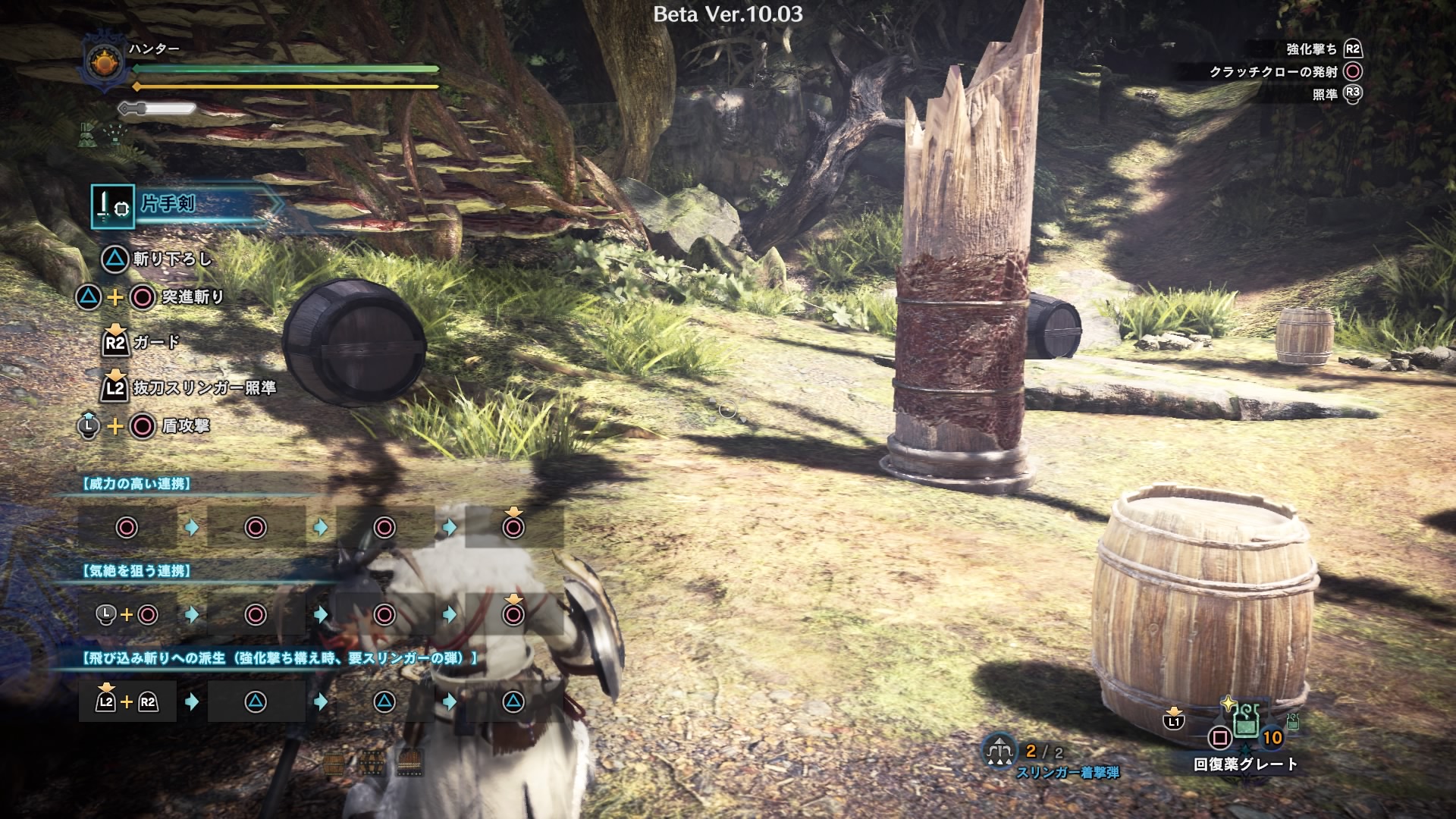Click the camp tent status icon
Viewport: 1456px width, 819px height.
click(x=86, y=135)
